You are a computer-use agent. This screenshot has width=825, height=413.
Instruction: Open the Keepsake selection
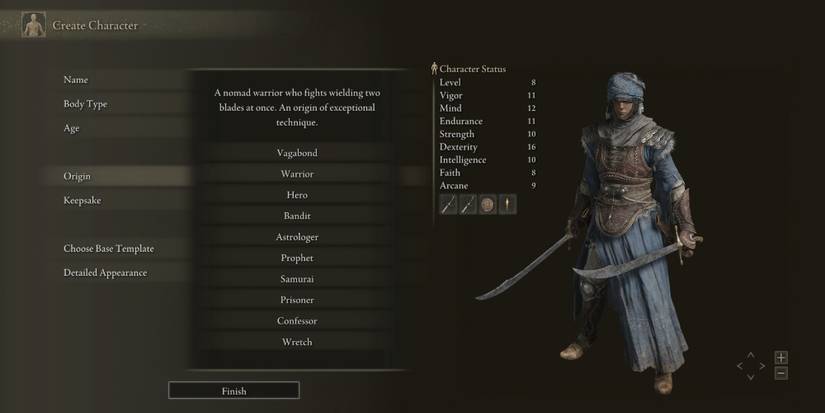coord(82,201)
